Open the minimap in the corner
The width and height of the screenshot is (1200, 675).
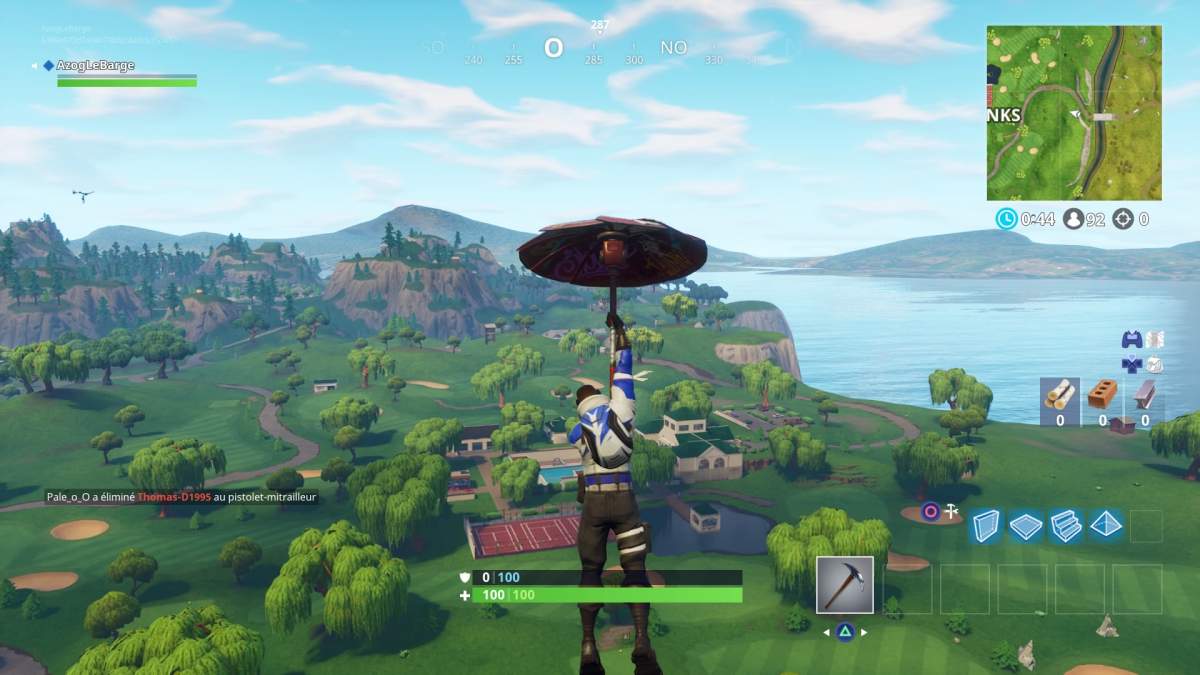(x=1074, y=113)
